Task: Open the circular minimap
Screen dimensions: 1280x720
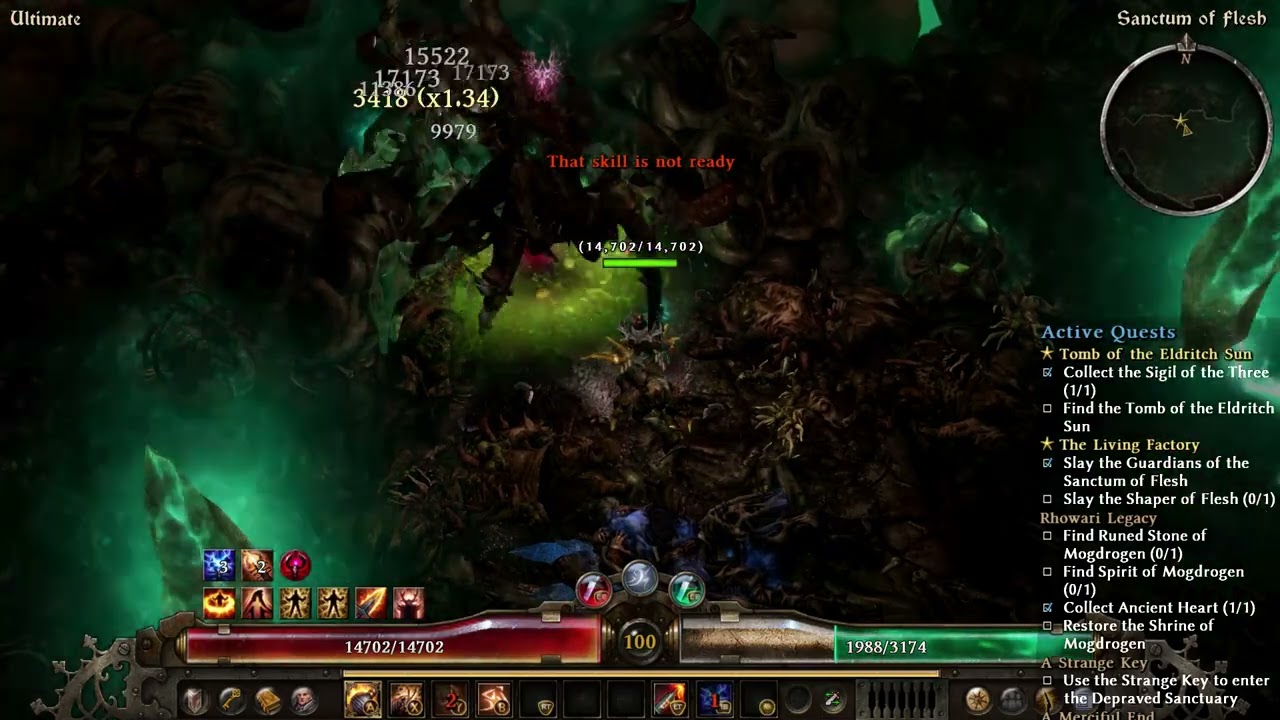Action: click(1186, 127)
